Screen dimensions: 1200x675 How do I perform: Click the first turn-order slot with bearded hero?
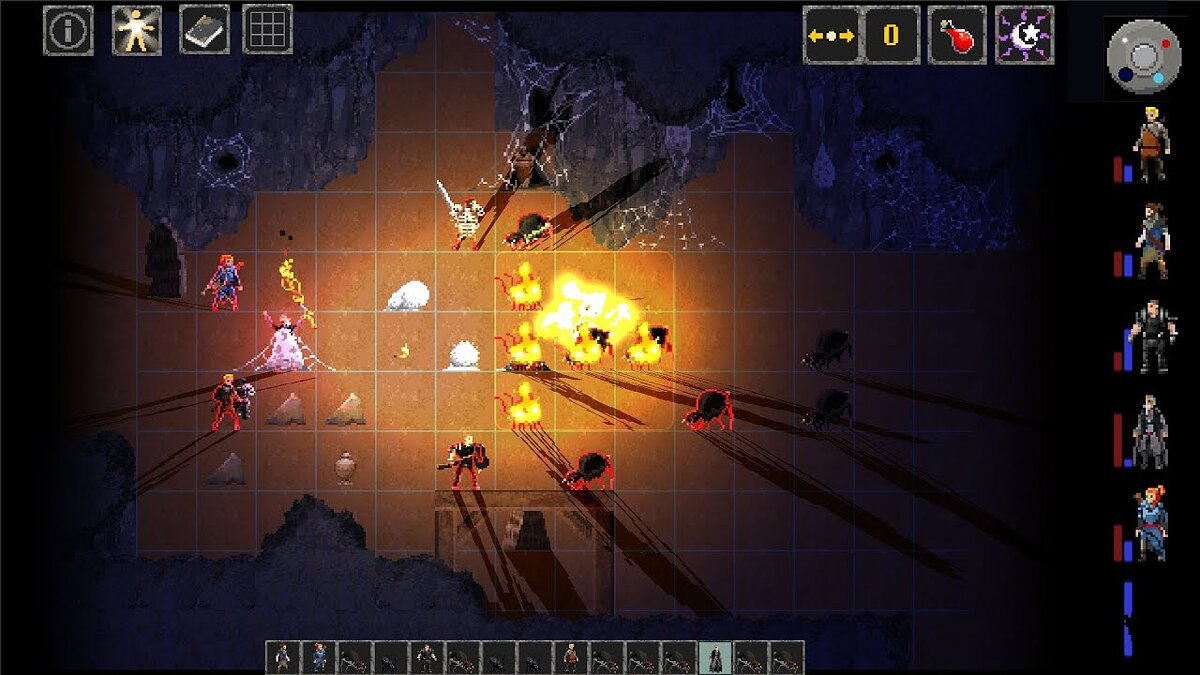[x=284, y=657]
